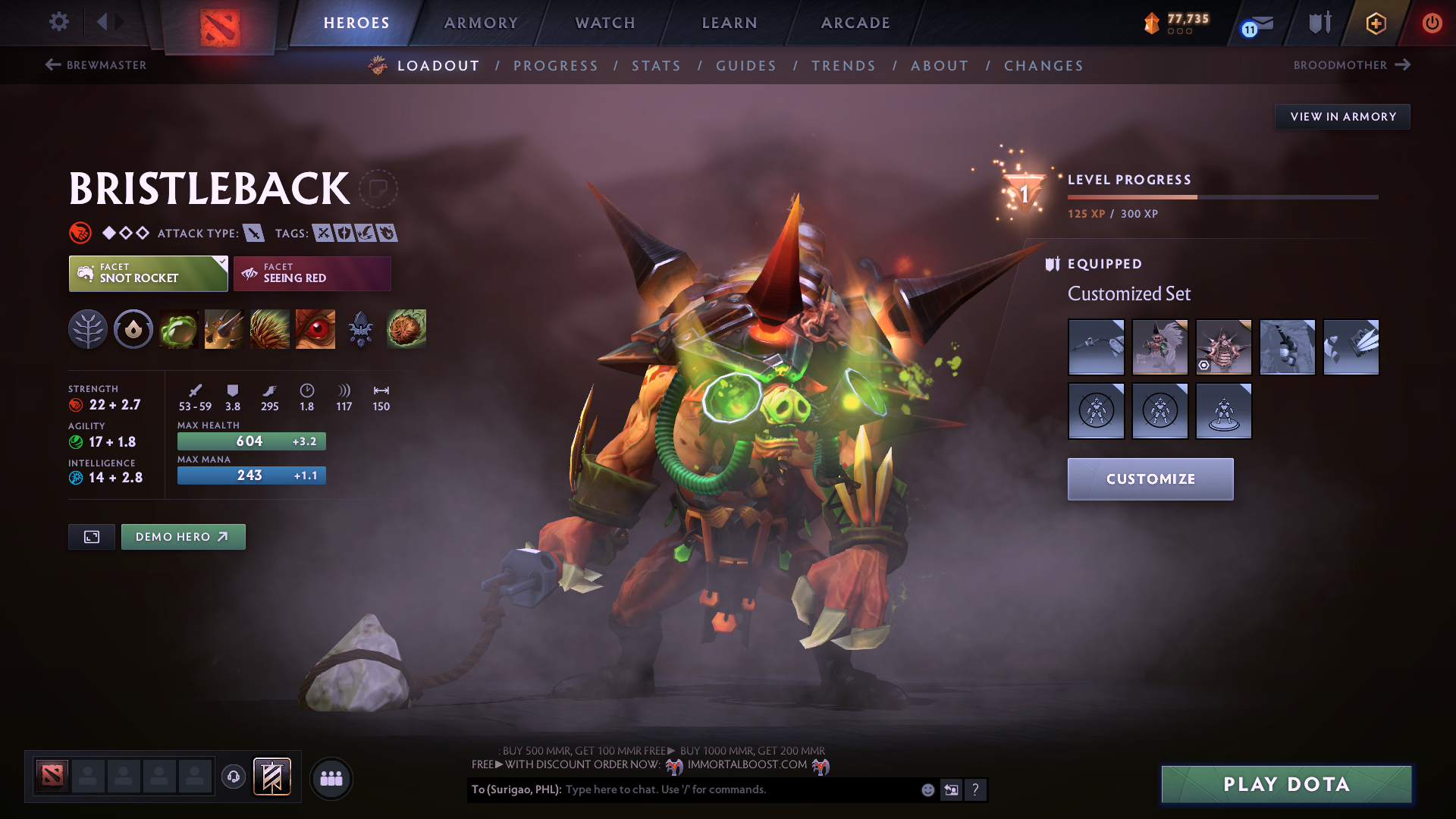Open the Settings gear menu
Image resolution: width=1456 pixels, height=819 pixels.
tap(58, 22)
